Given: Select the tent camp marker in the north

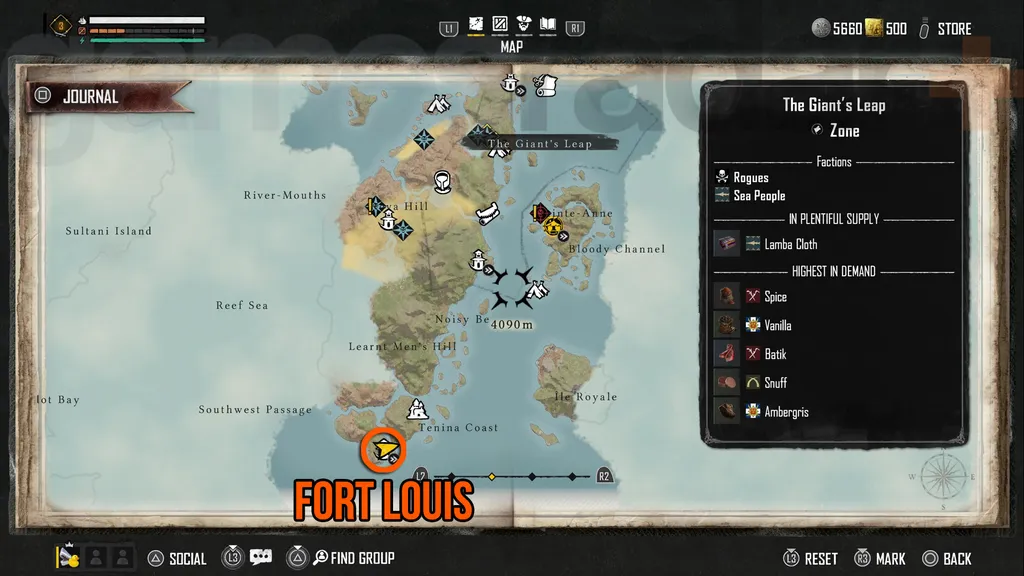Looking at the screenshot, I should point(437,103).
